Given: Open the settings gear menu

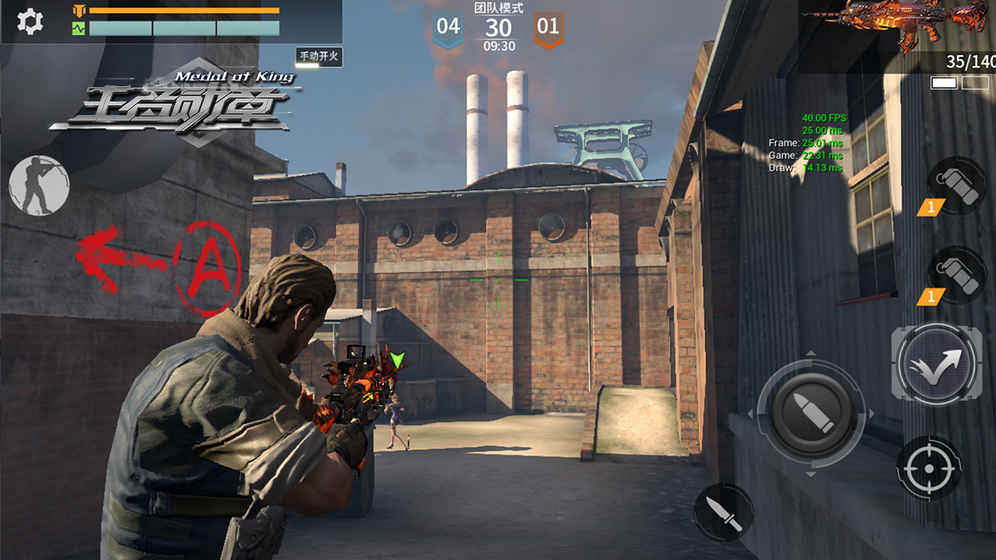Looking at the screenshot, I should point(31,21).
